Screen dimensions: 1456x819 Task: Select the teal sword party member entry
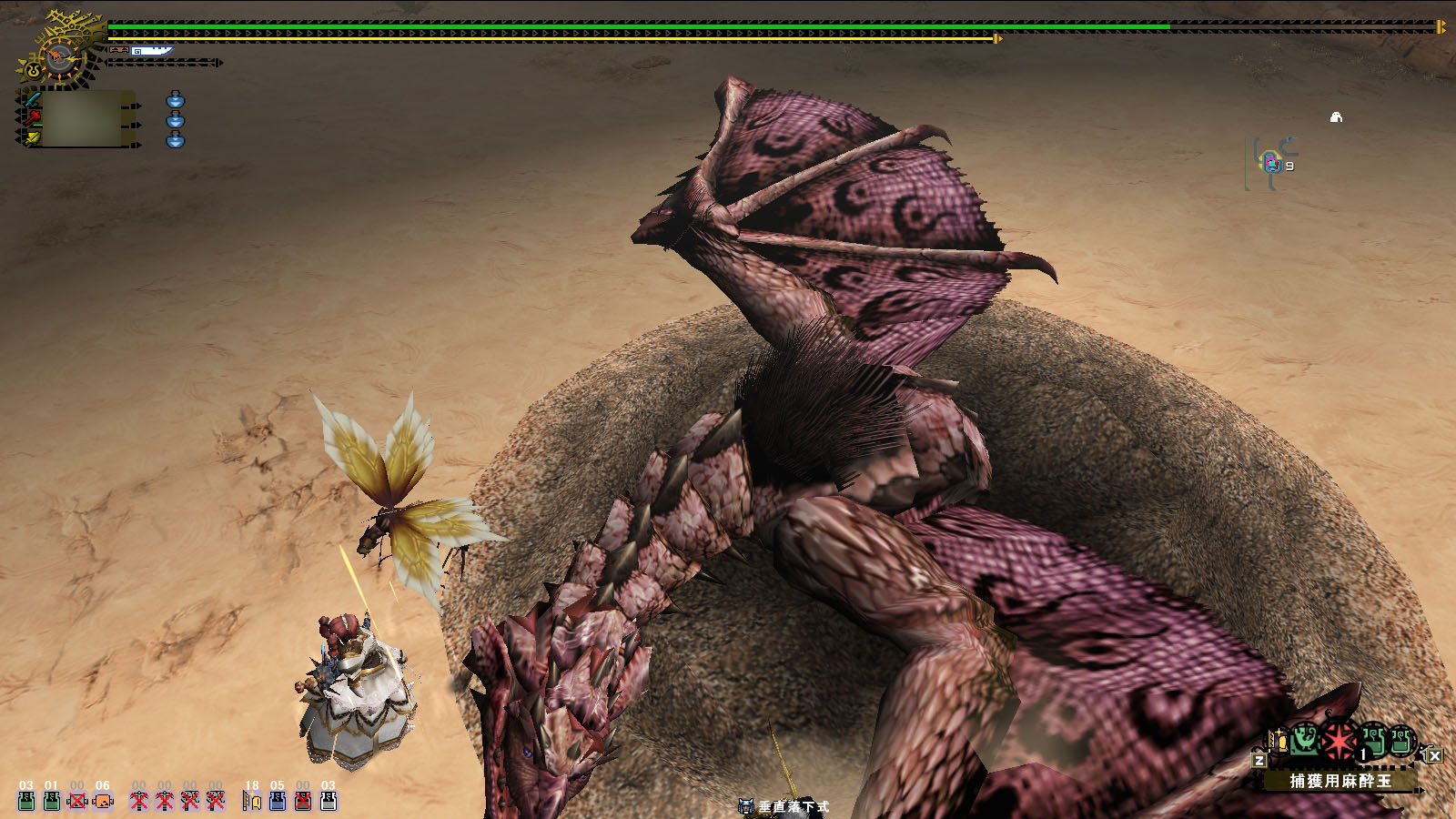click(33, 98)
